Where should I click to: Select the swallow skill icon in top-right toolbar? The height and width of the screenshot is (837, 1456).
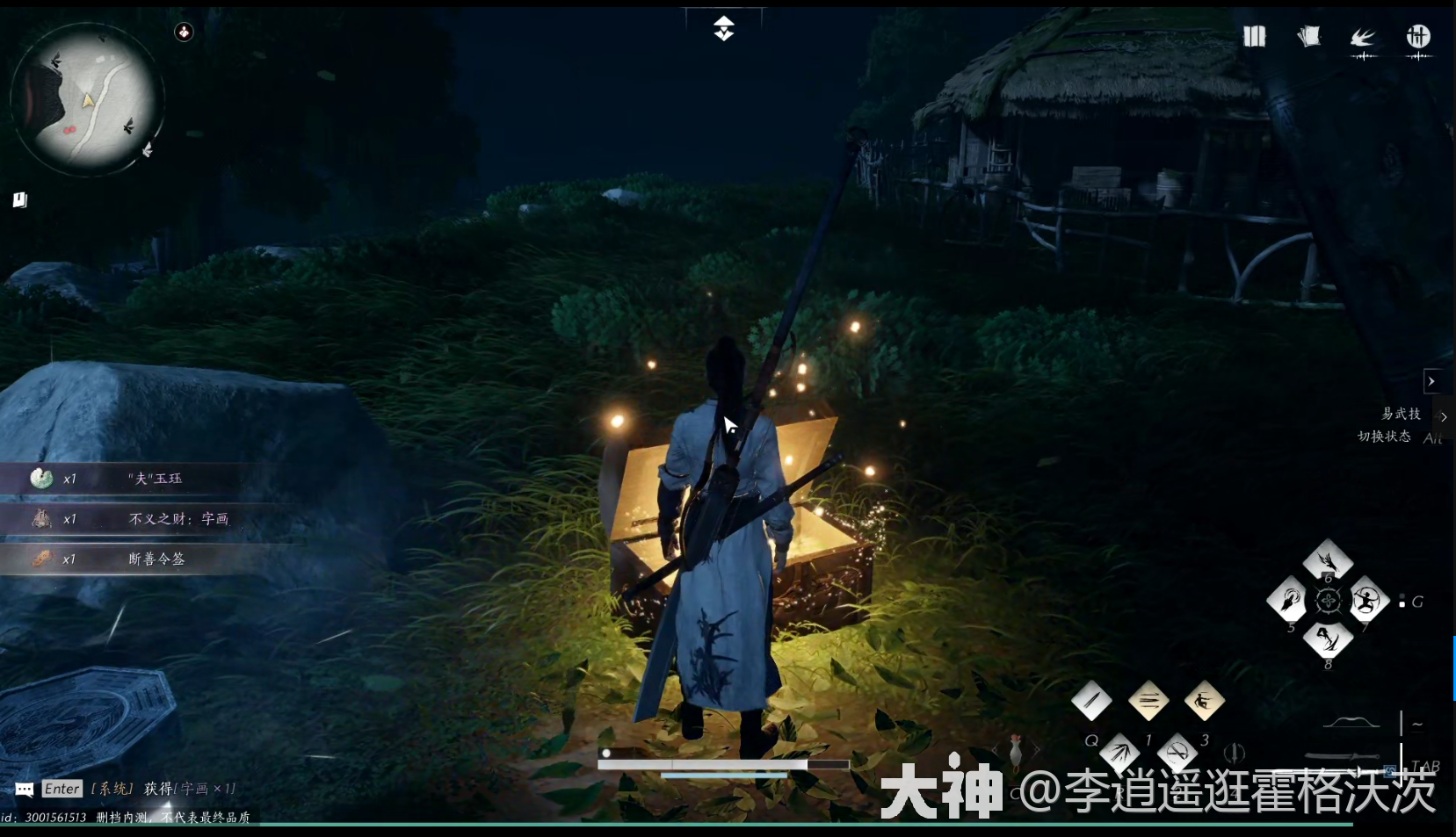(1364, 37)
